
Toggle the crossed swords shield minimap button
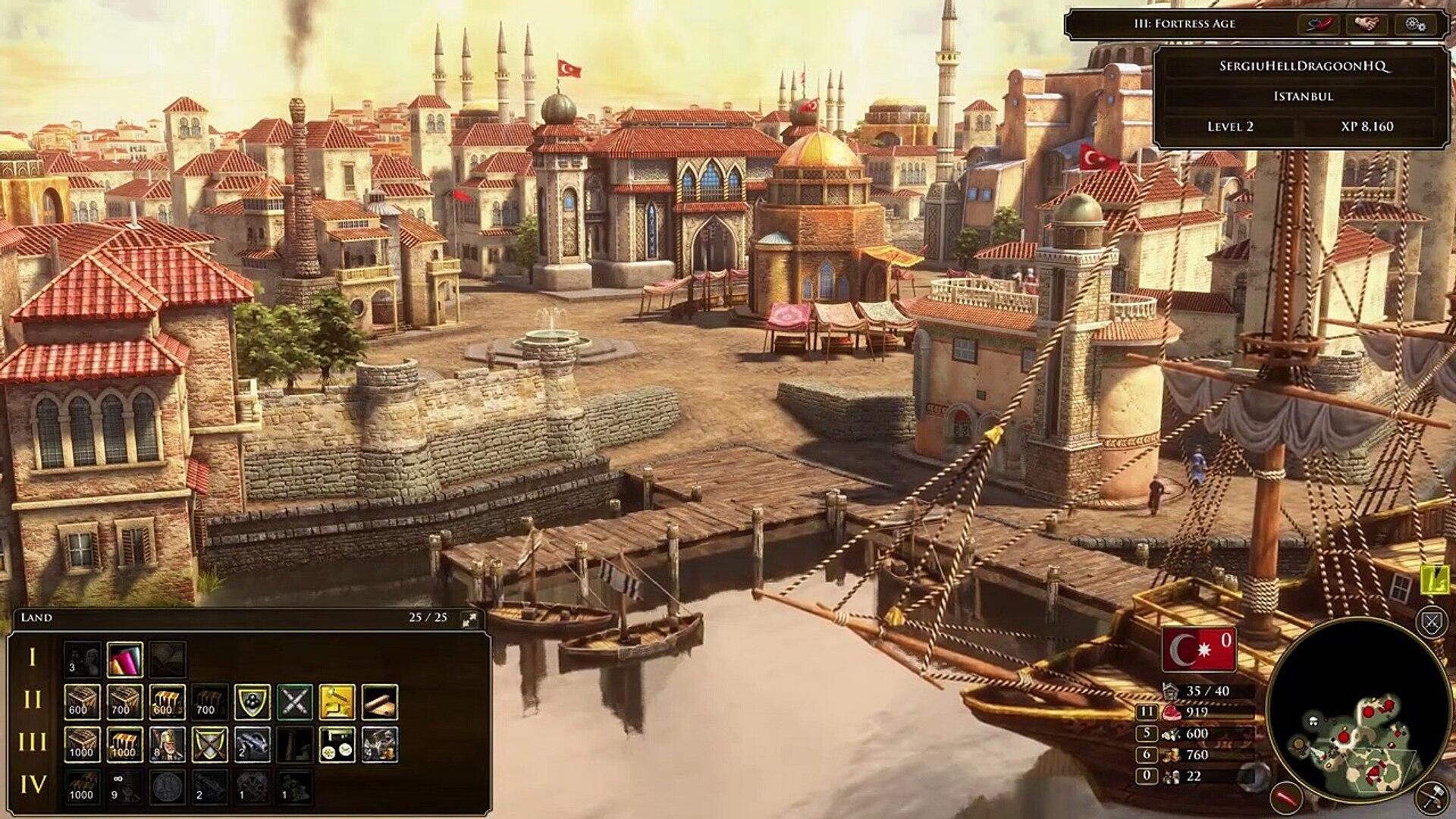[x=1431, y=623]
